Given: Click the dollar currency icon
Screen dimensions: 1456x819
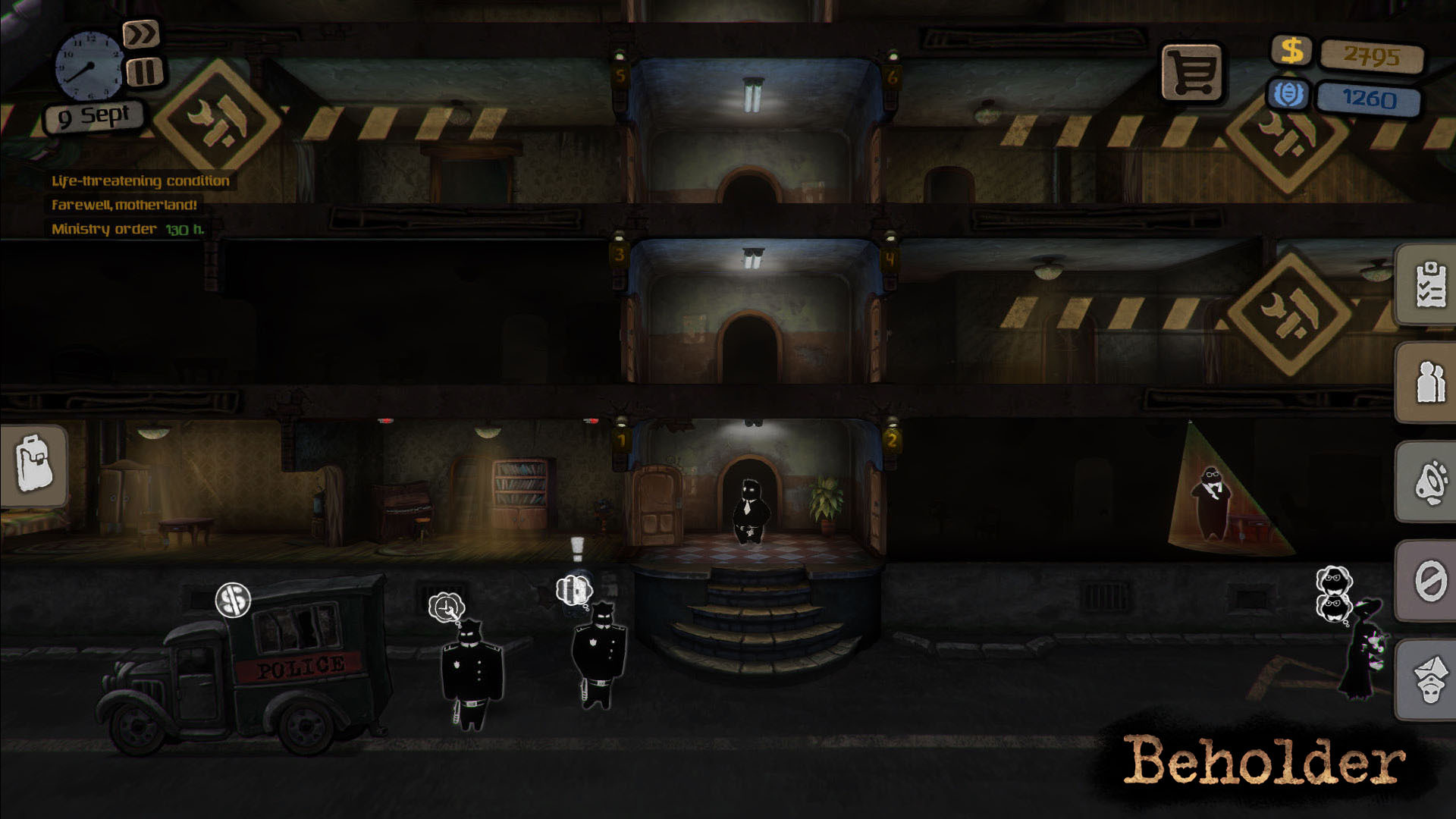Looking at the screenshot, I should tap(1291, 52).
